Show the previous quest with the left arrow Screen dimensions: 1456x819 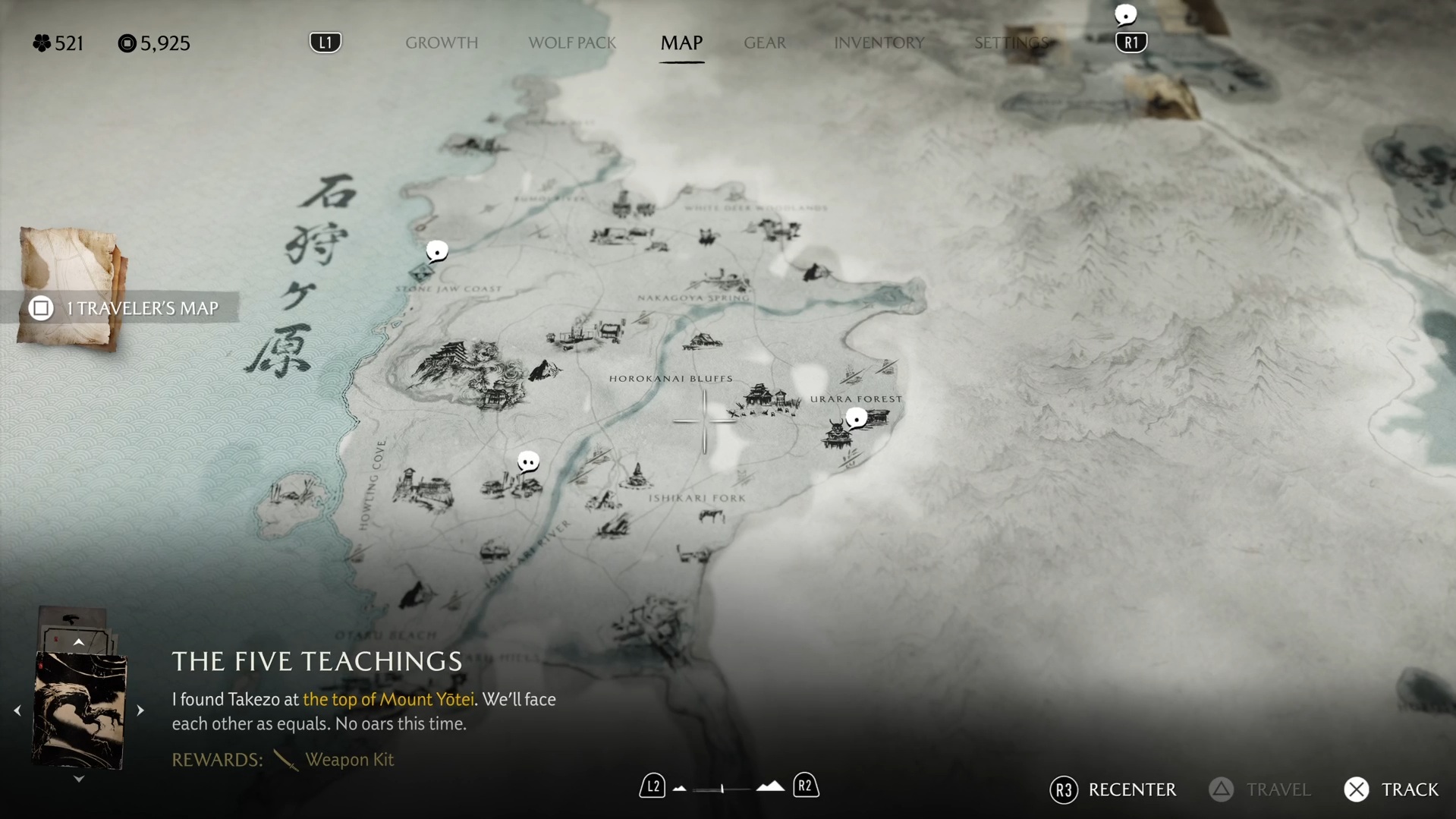click(17, 710)
